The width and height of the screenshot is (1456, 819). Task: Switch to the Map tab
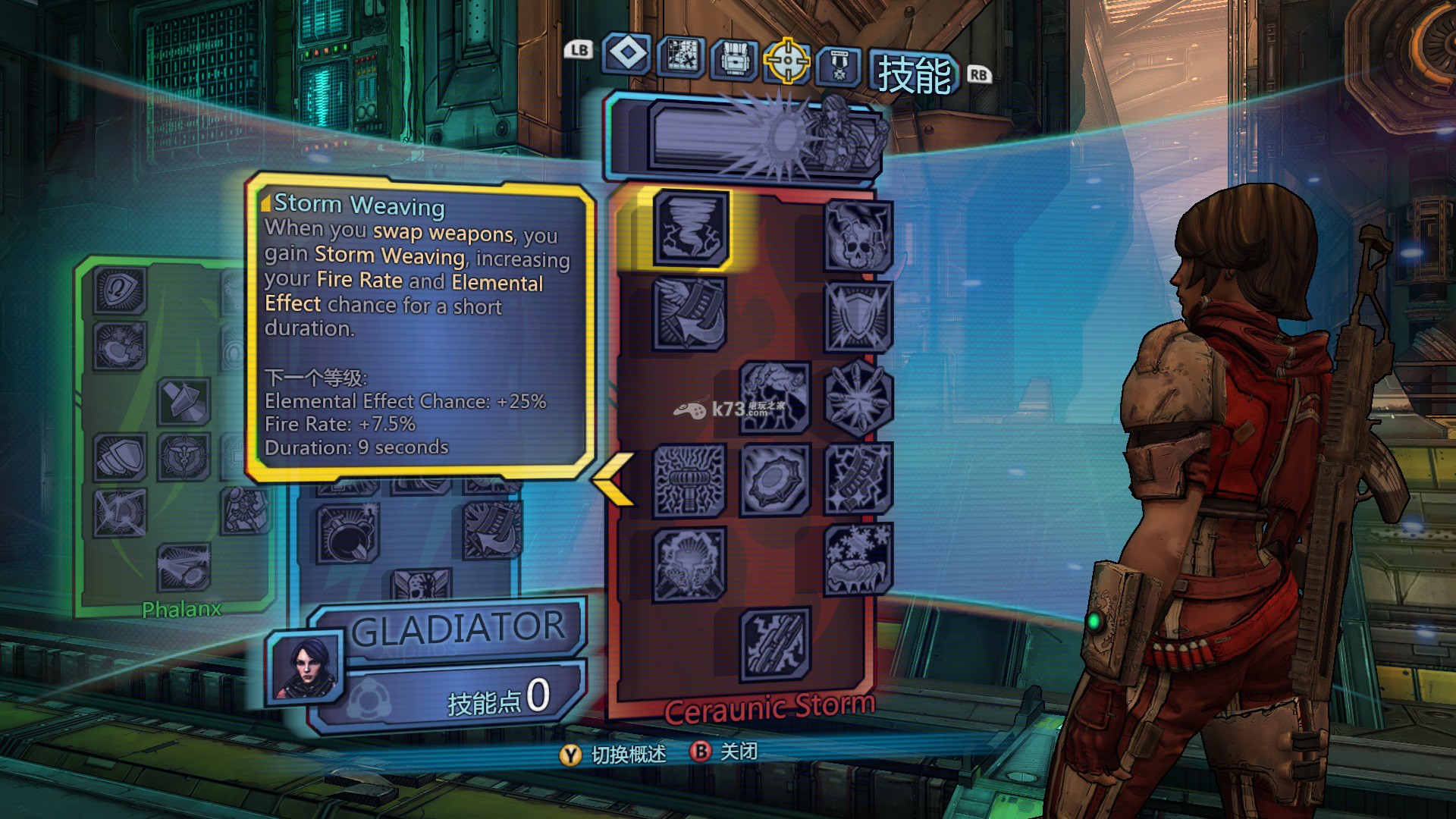tap(681, 57)
